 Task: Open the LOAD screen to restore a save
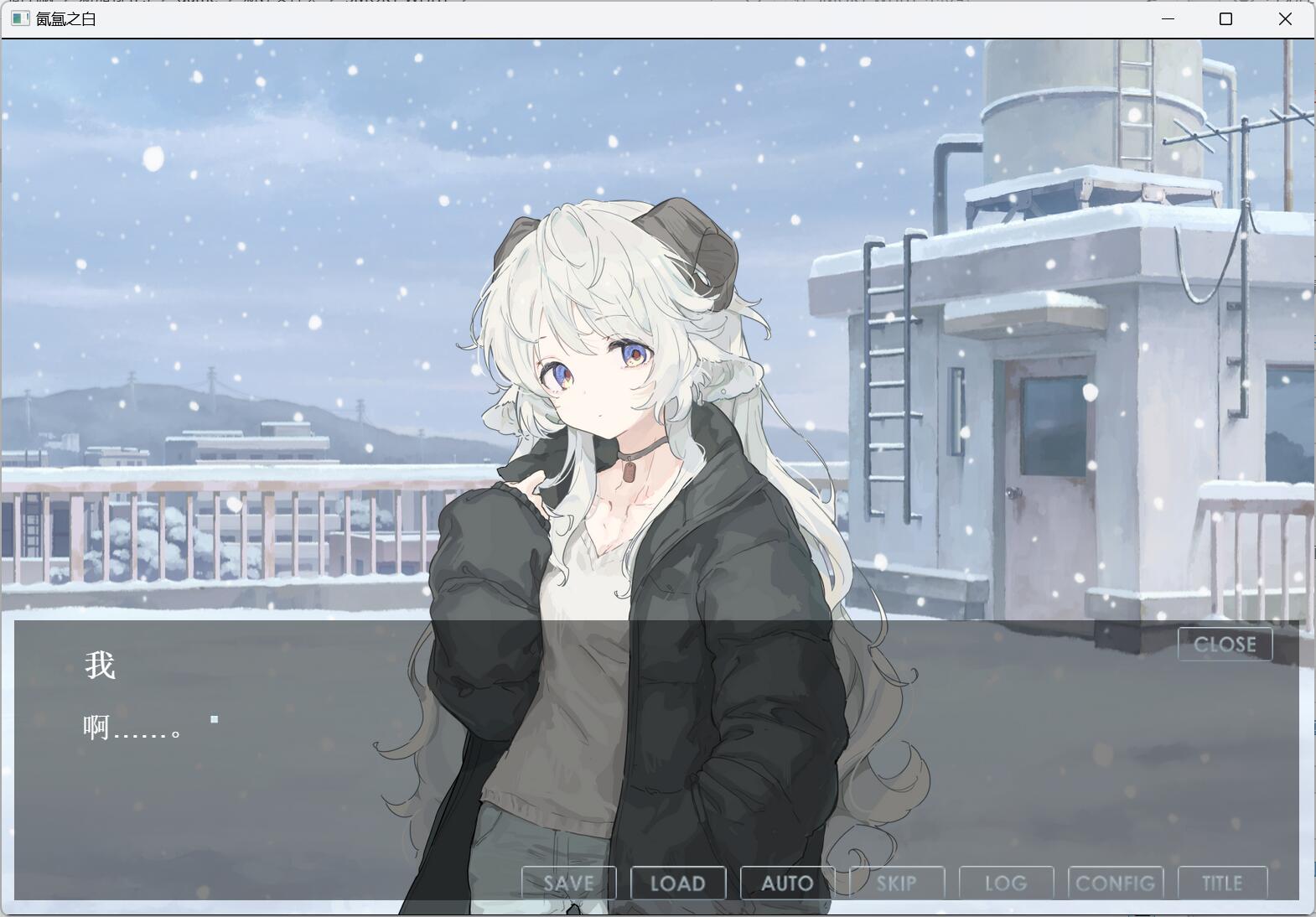pos(677,882)
